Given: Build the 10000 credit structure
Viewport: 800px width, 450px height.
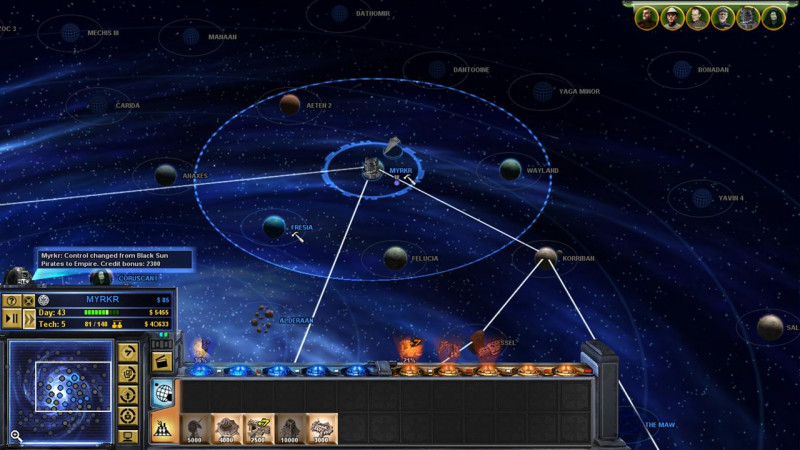Looking at the screenshot, I should (291, 429).
